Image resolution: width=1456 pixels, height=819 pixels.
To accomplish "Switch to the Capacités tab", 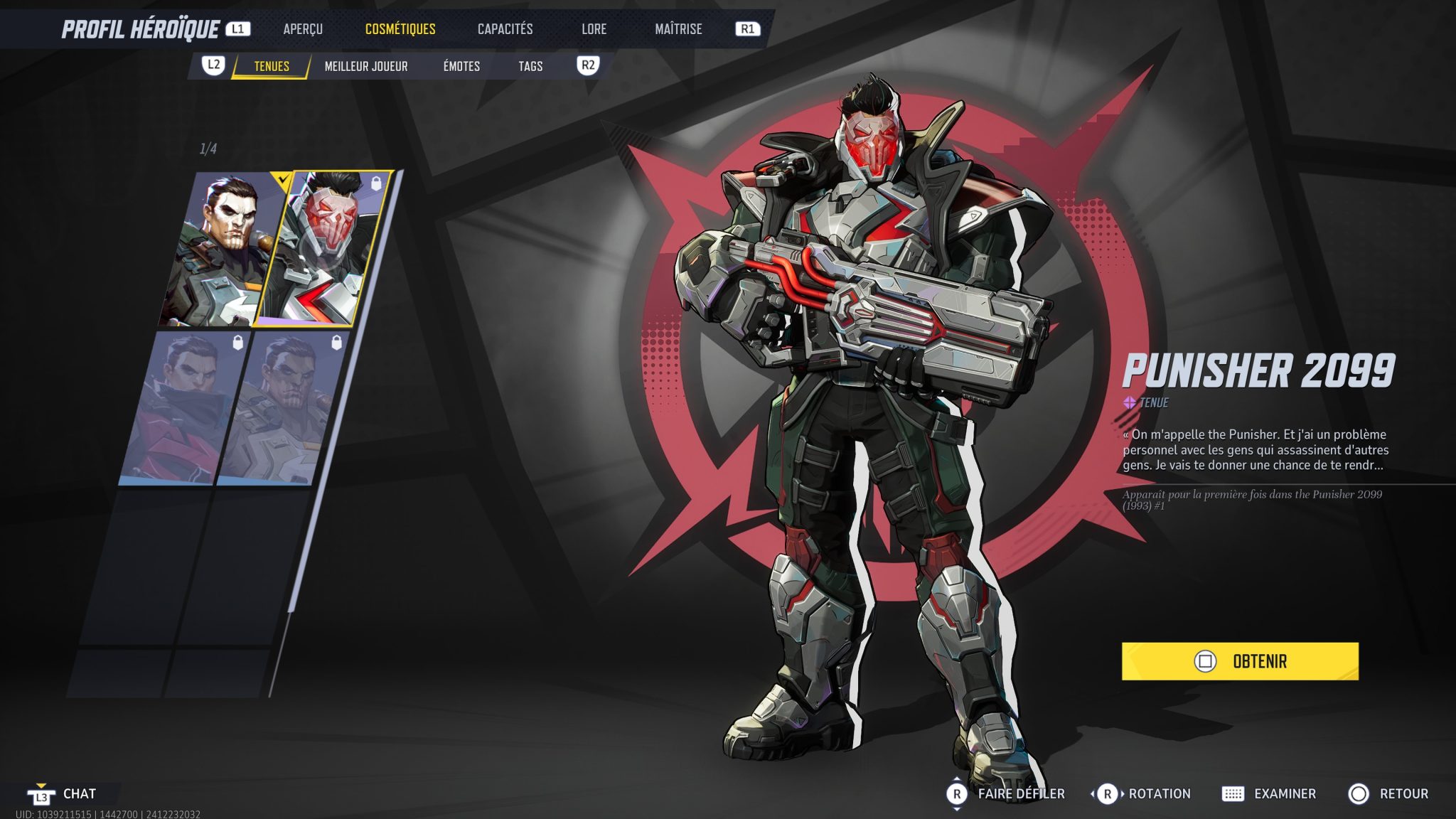I will (x=505, y=29).
